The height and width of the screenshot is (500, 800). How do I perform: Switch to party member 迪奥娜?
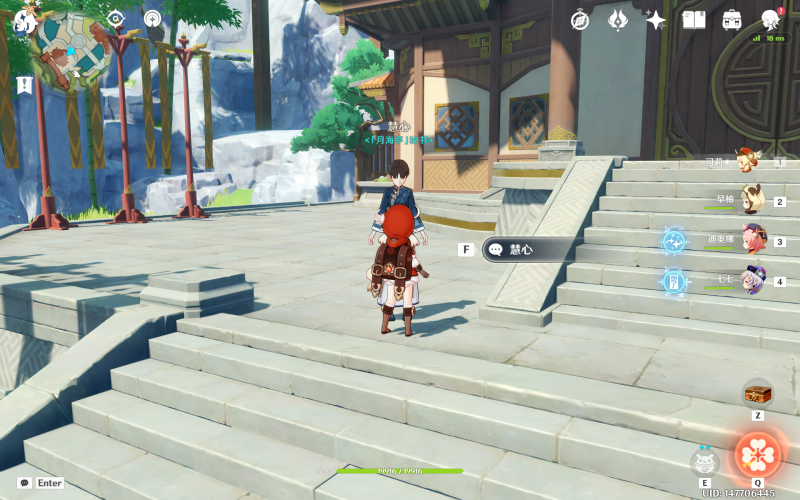tap(751, 240)
